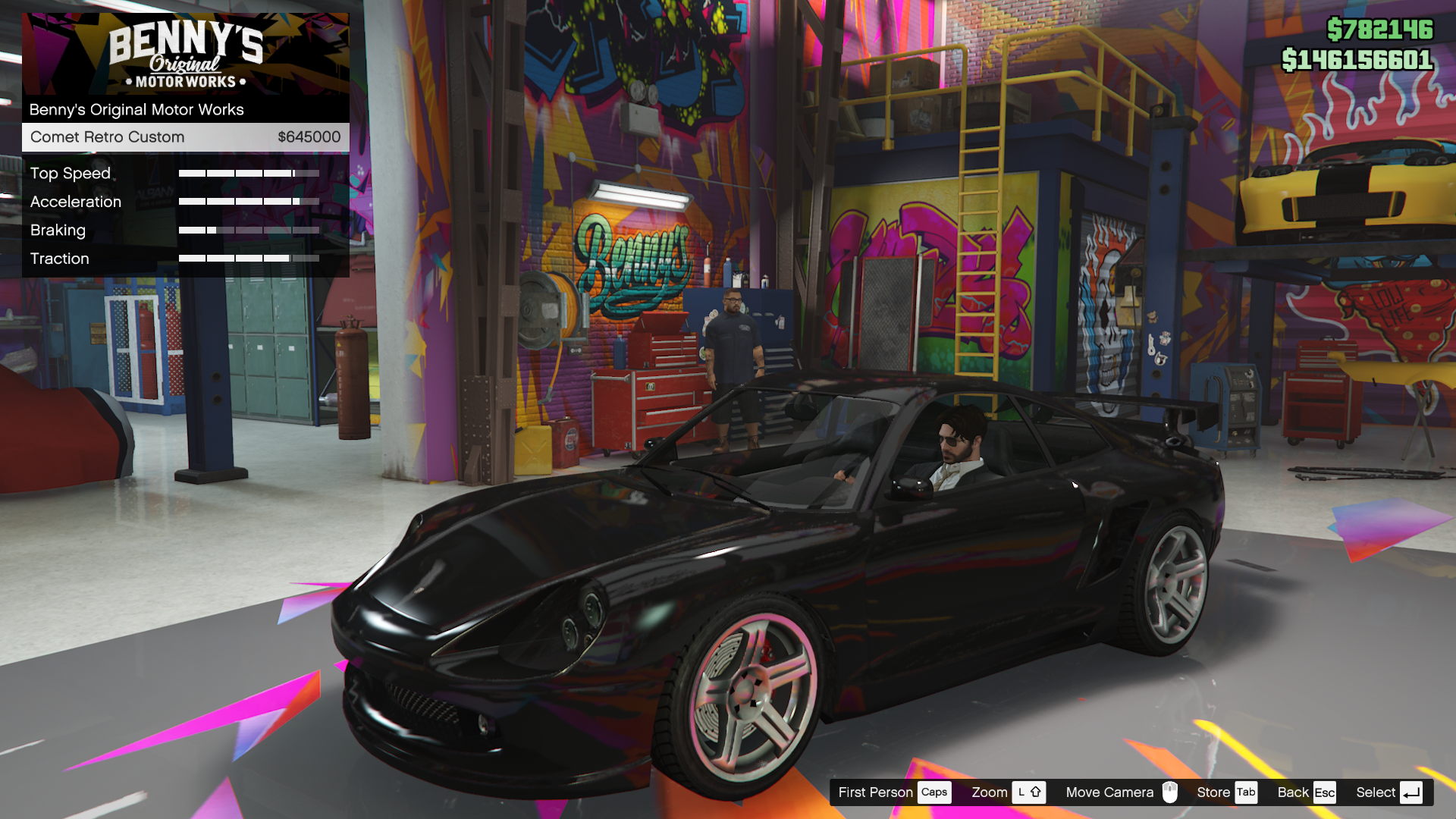Click the mouse icon next to Move Camera
1456x819 pixels.
coord(1172,792)
